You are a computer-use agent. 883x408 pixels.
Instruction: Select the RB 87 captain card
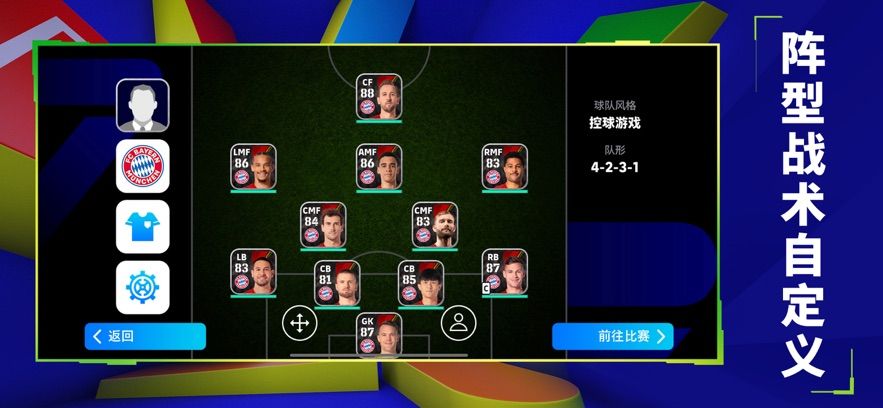pos(505,271)
